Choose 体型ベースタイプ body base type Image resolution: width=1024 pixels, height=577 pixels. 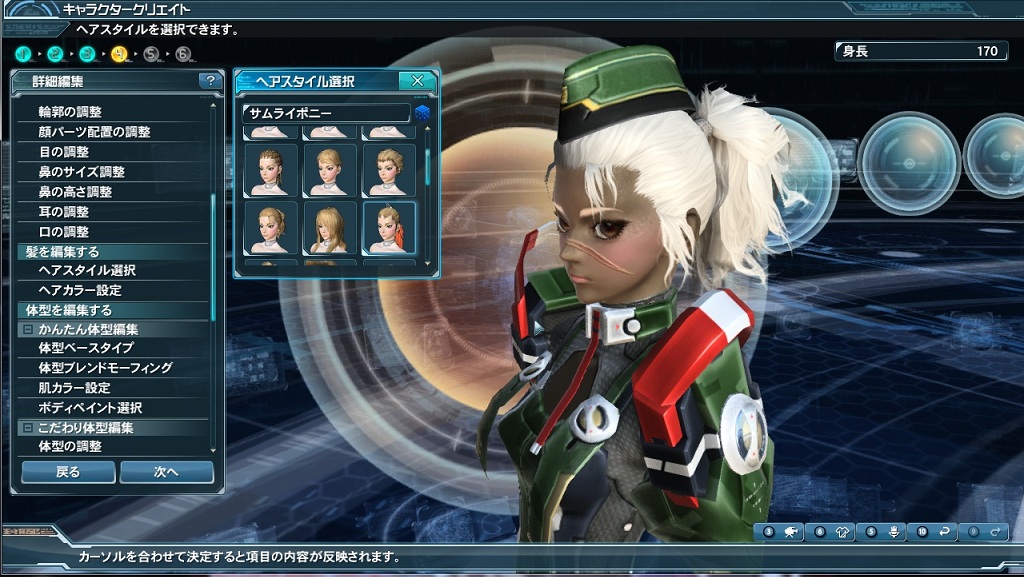86,348
